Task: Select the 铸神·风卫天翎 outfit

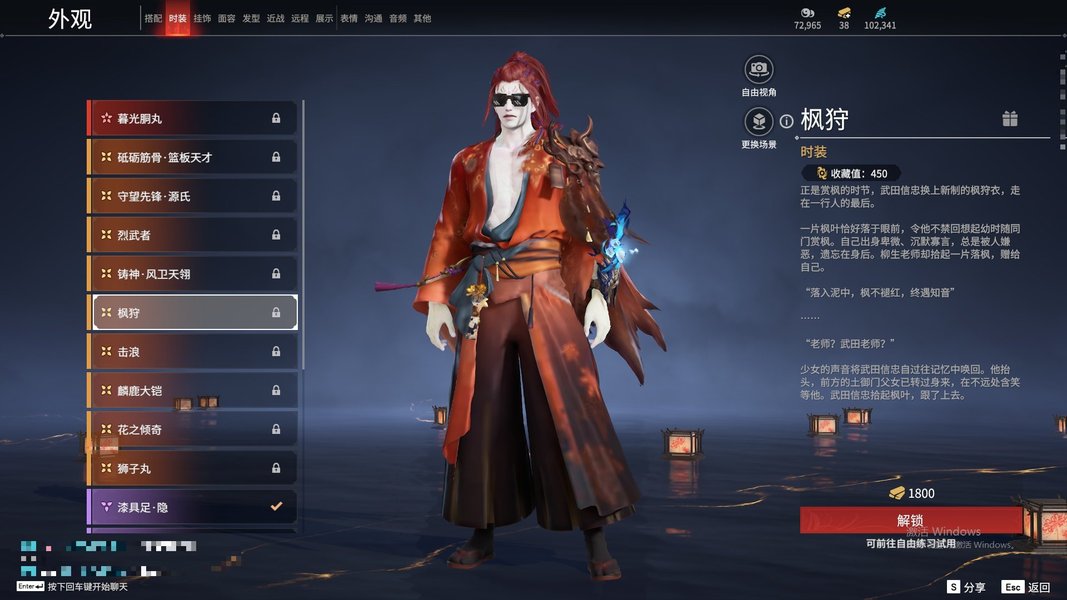Action: 194,273
